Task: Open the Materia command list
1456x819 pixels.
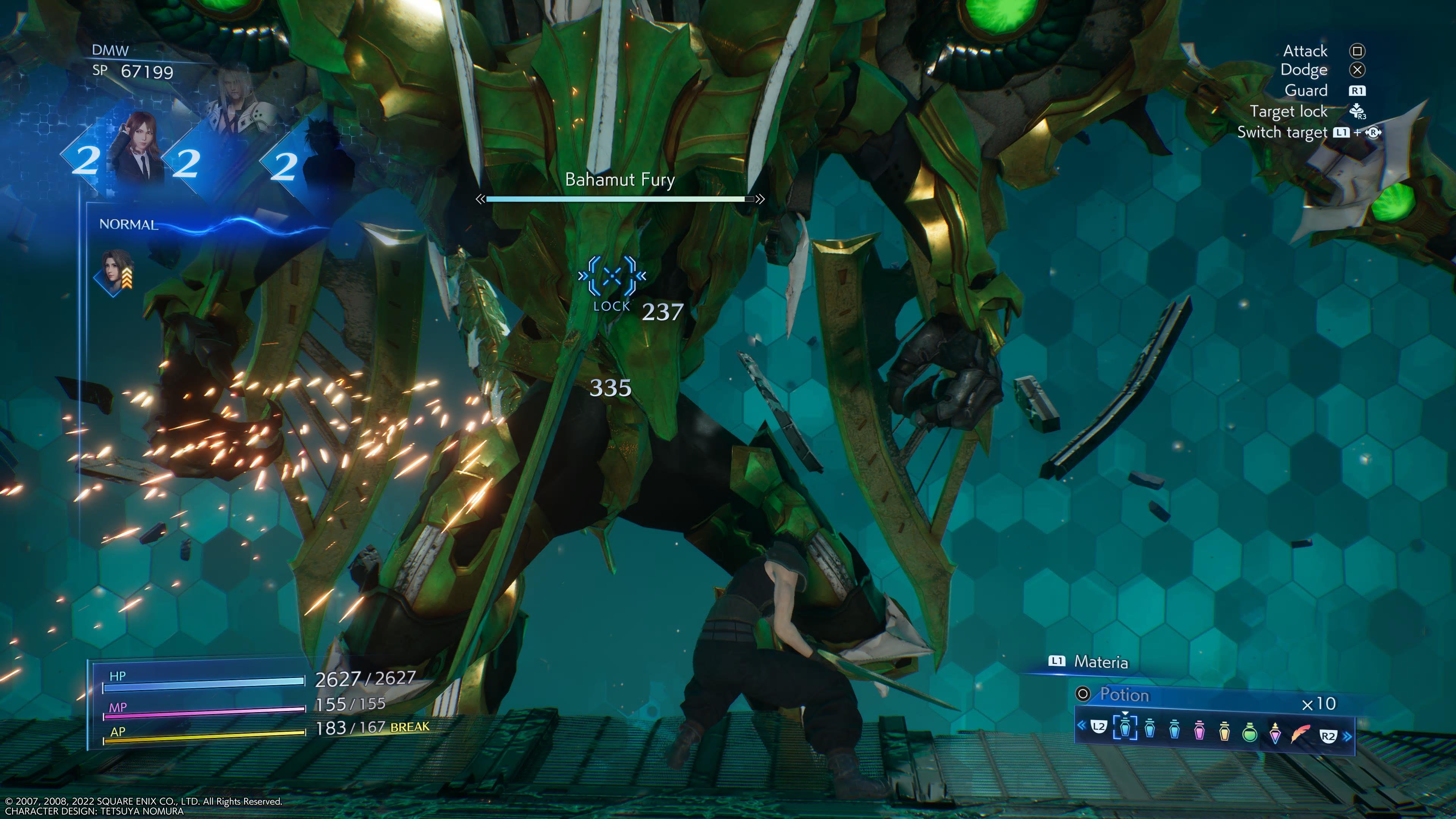Action: click(1100, 662)
